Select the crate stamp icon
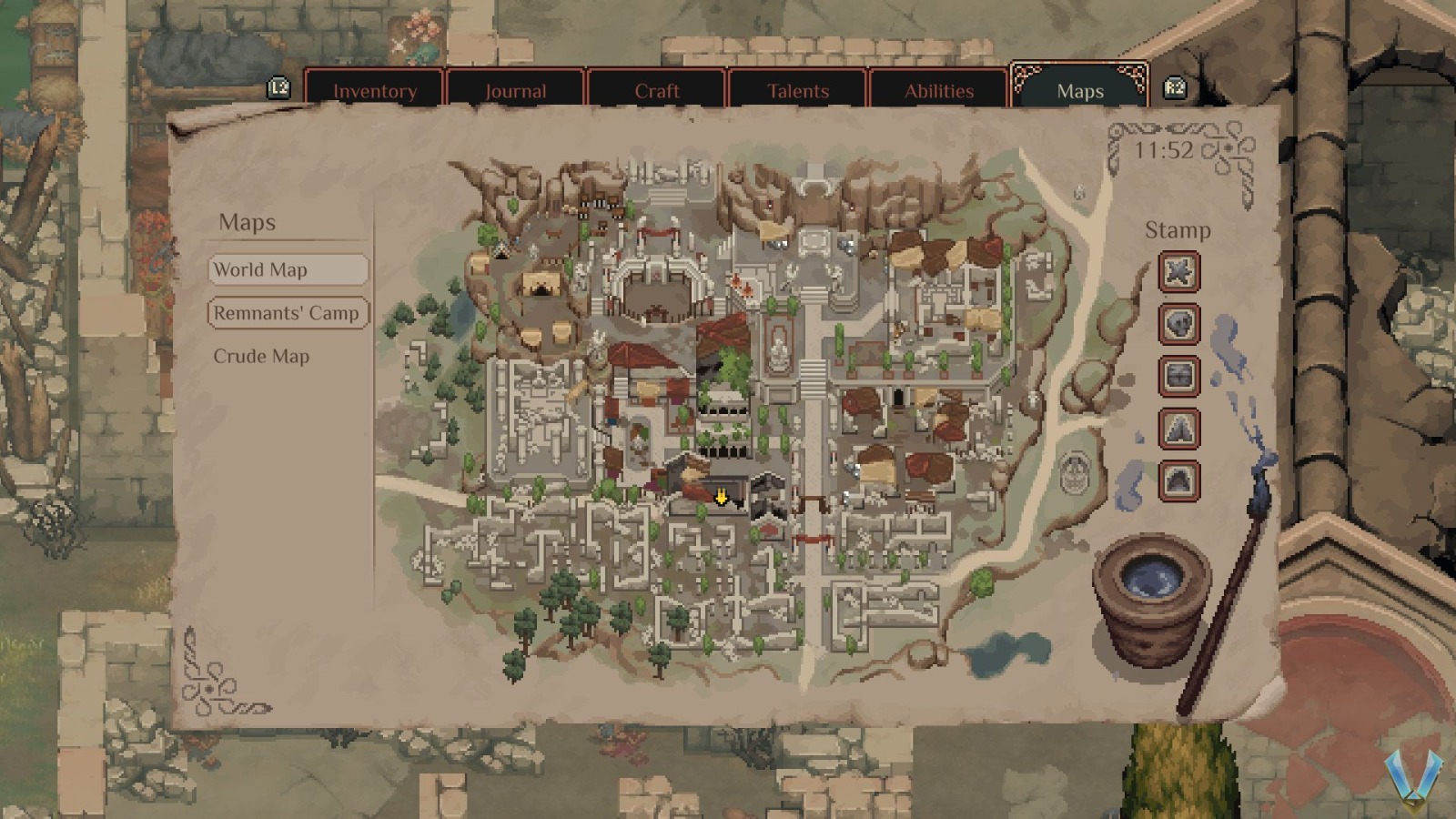 1178,377
